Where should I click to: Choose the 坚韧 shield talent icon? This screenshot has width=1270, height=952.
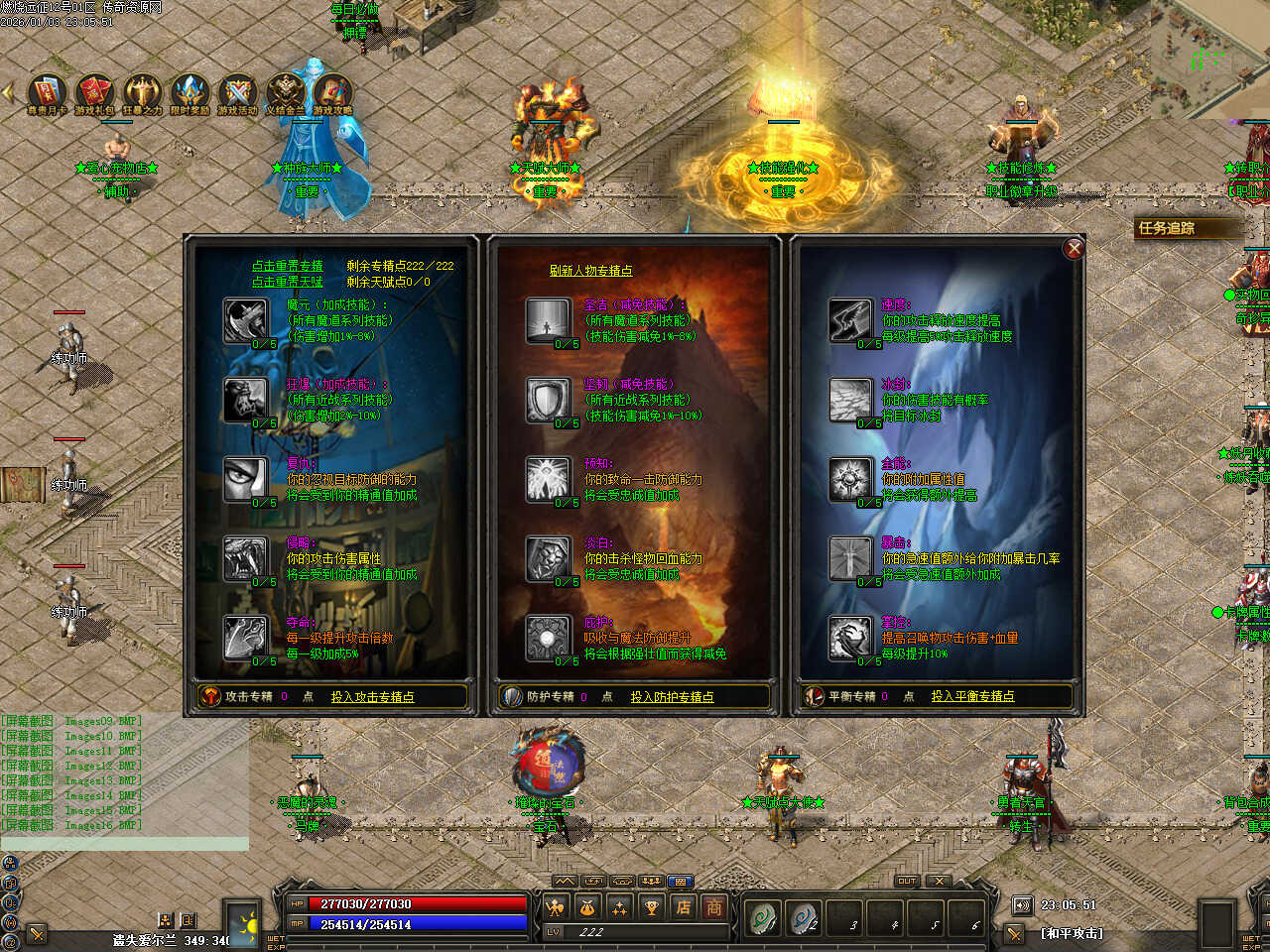pyautogui.click(x=548, y=400)
